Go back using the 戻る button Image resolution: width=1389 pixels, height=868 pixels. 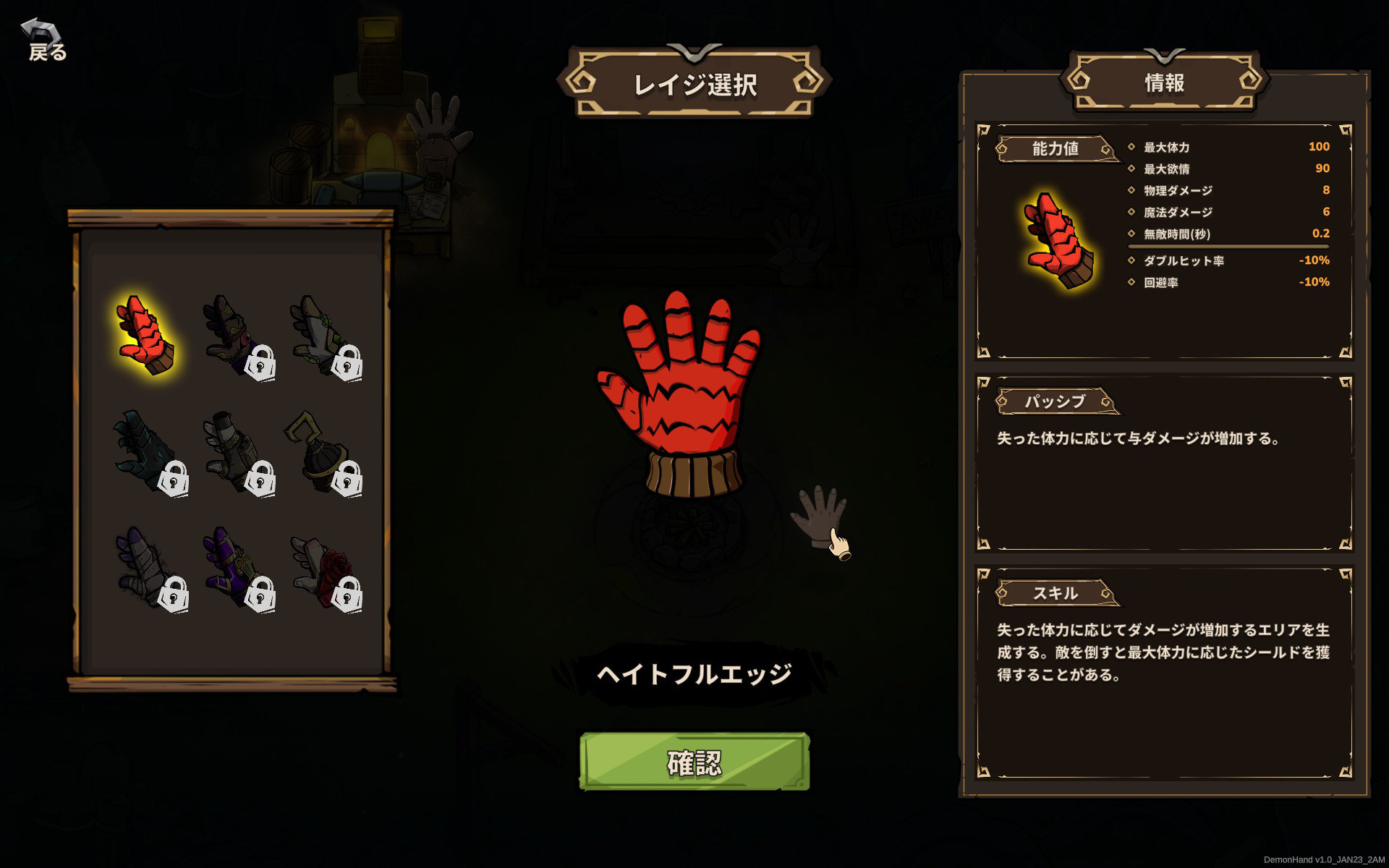point(46,41)
